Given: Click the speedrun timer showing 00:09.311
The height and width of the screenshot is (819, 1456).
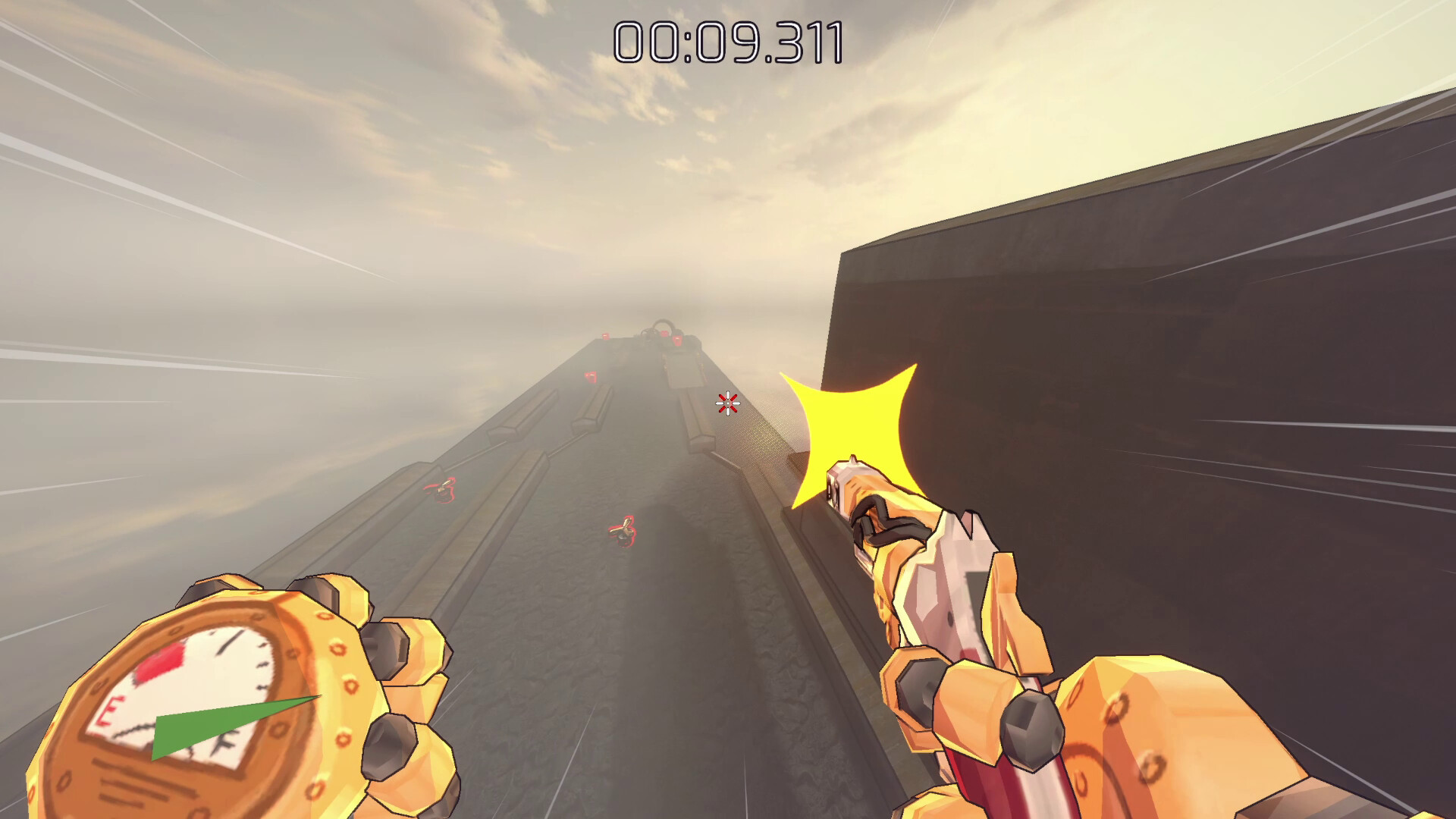Looking at the screenshot, I should pos(726,42).
